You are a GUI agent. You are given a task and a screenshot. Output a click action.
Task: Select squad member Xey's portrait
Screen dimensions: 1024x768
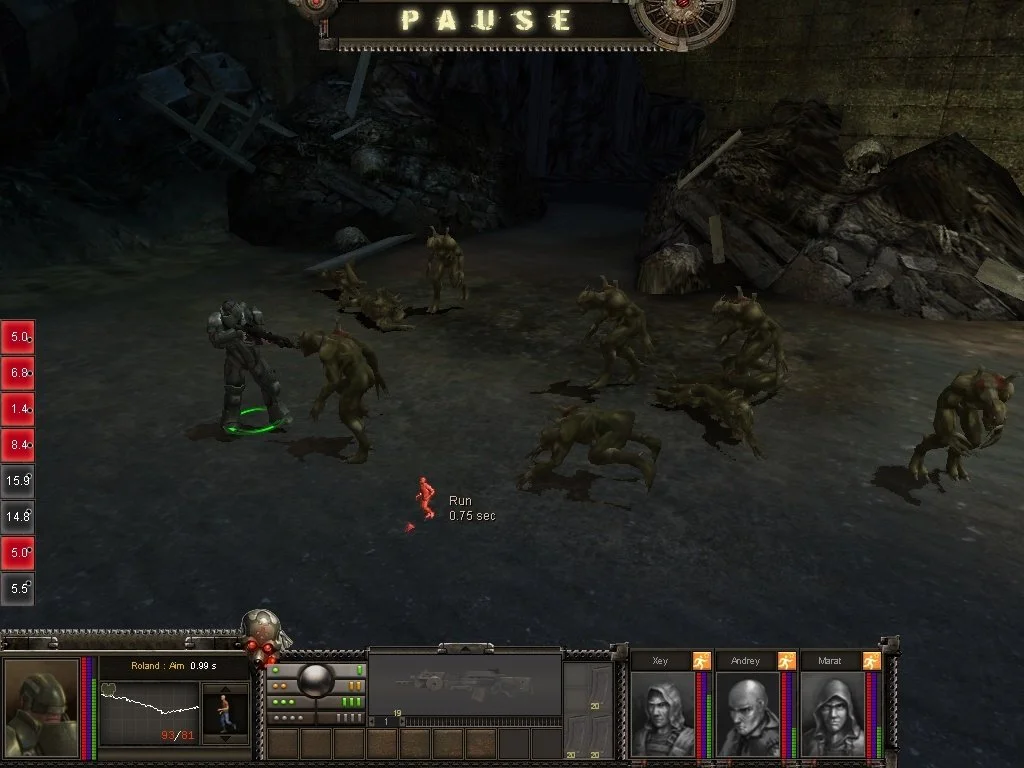662,714
